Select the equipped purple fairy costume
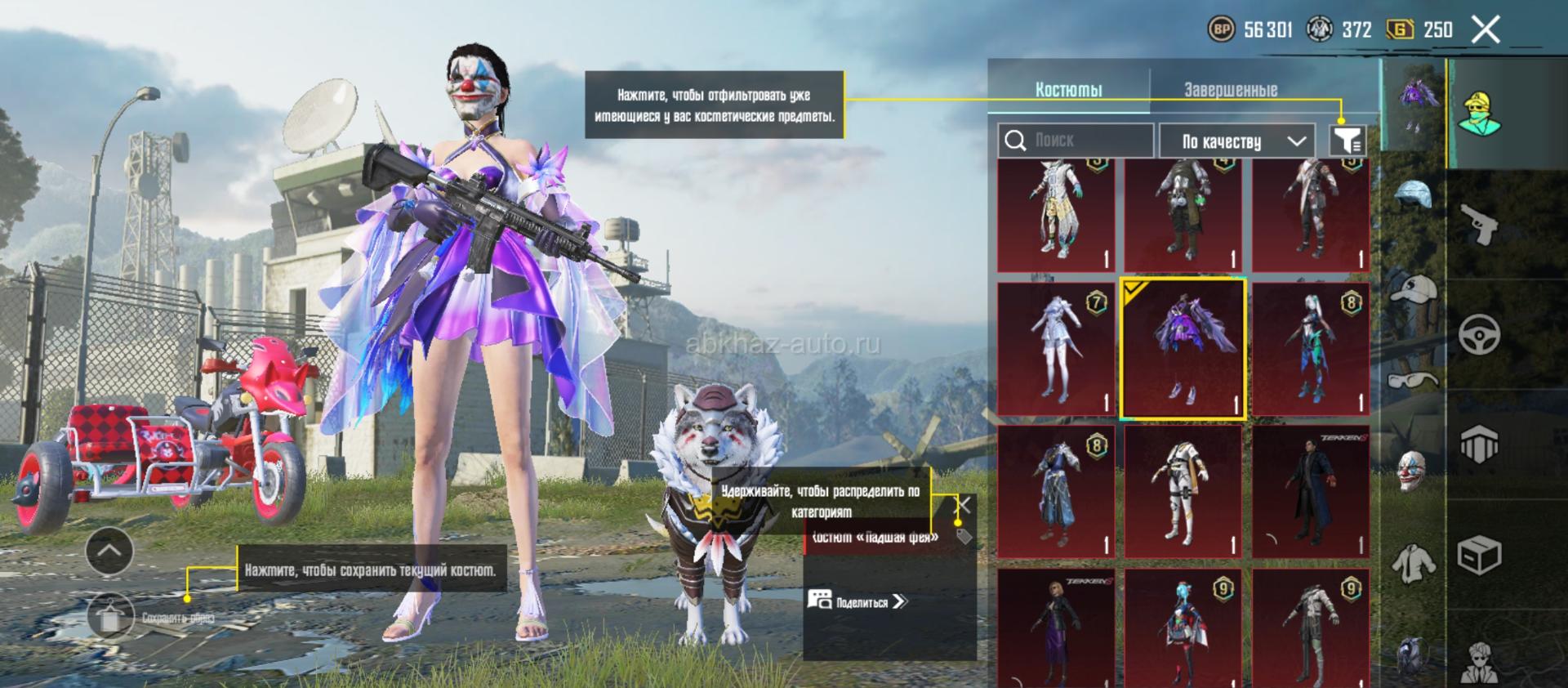The height and width of the screenshot is (688, 1568). coord(1183,348)
